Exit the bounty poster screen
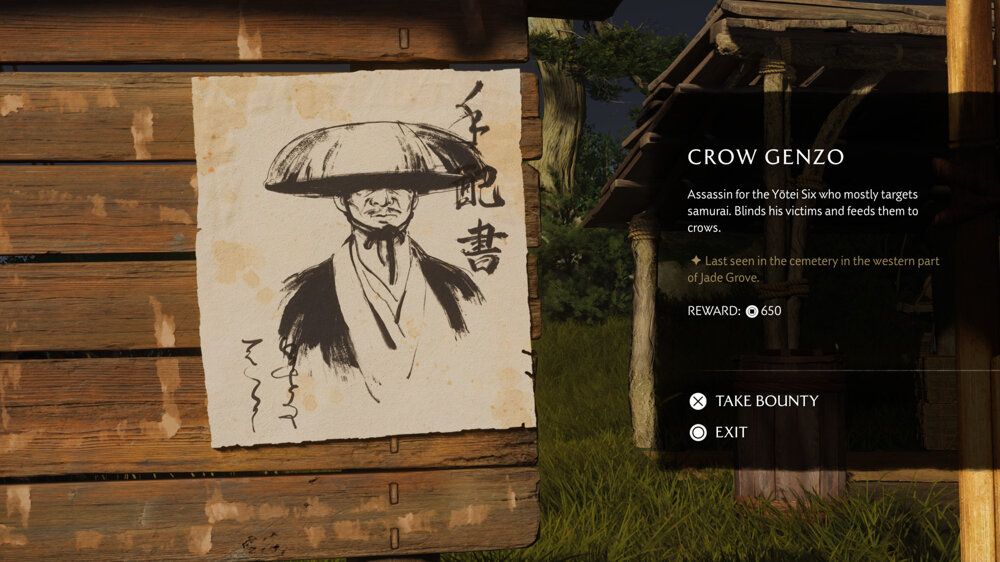Screen dimensions: 1000x562 (x=719, y=432)
